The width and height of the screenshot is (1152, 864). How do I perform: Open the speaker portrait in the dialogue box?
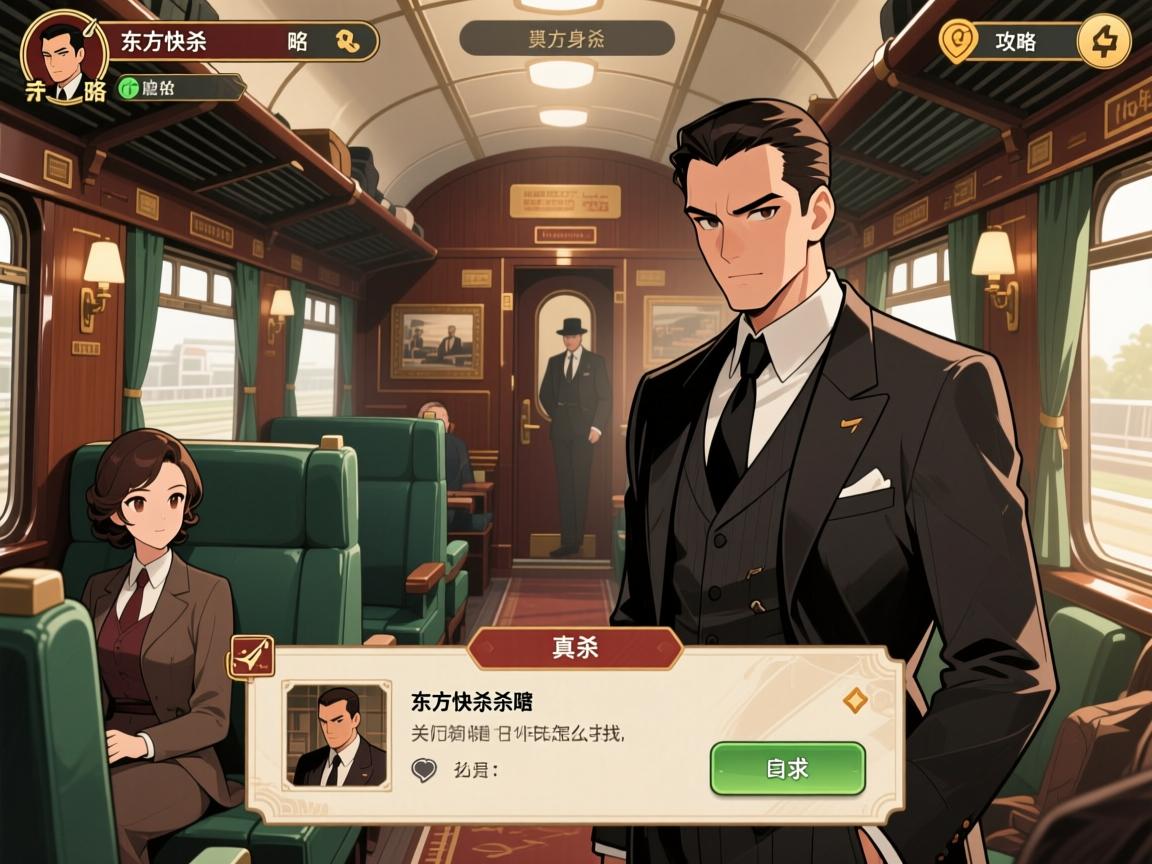click(336, 735)
